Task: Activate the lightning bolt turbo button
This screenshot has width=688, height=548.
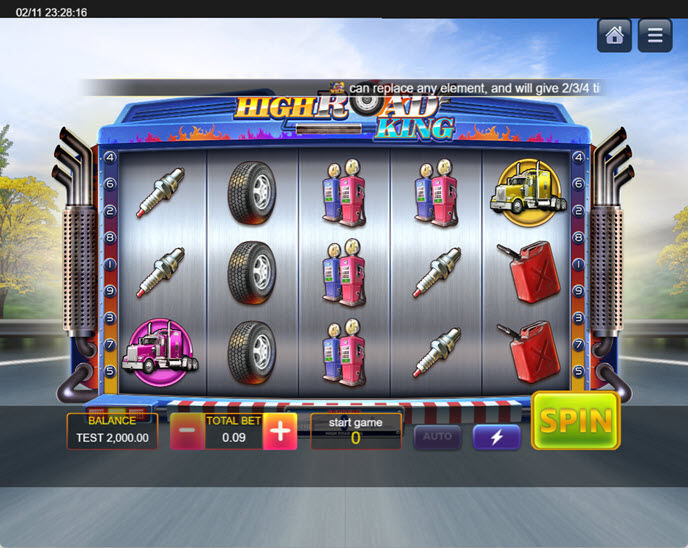Action: tap(497, 437)
